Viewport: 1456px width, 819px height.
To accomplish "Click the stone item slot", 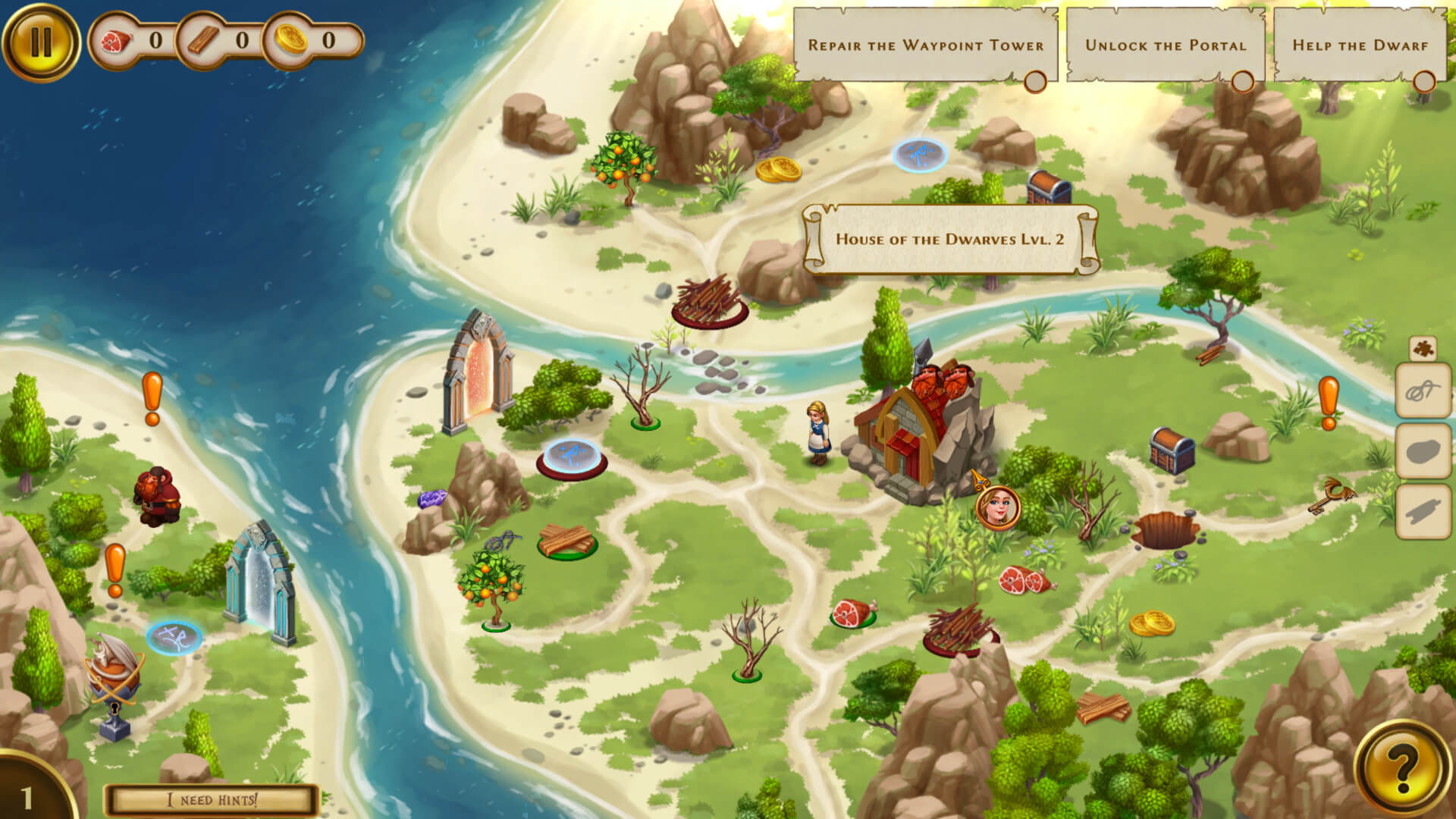I will click(1423, 451).
